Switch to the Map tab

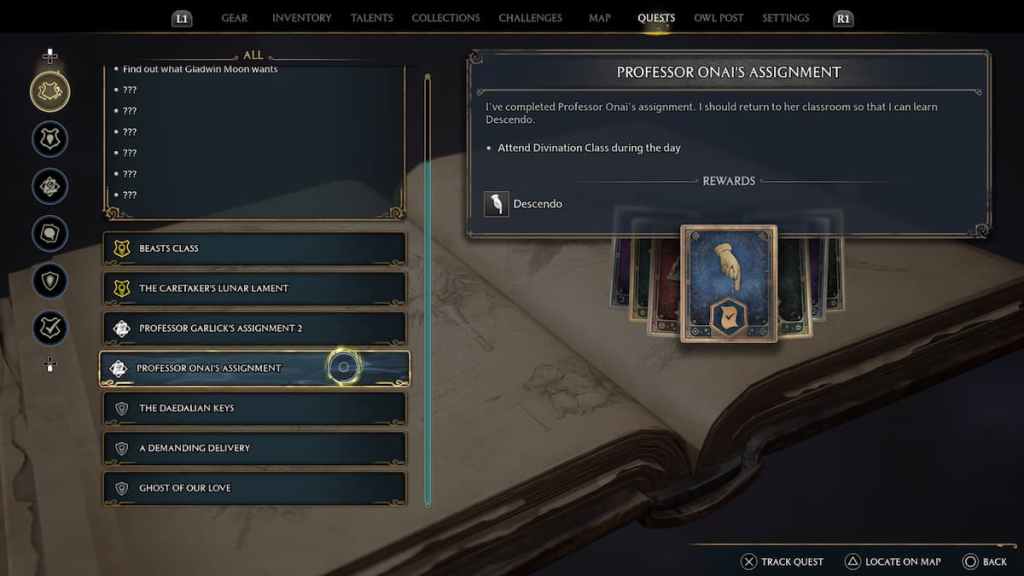[600, 18]
